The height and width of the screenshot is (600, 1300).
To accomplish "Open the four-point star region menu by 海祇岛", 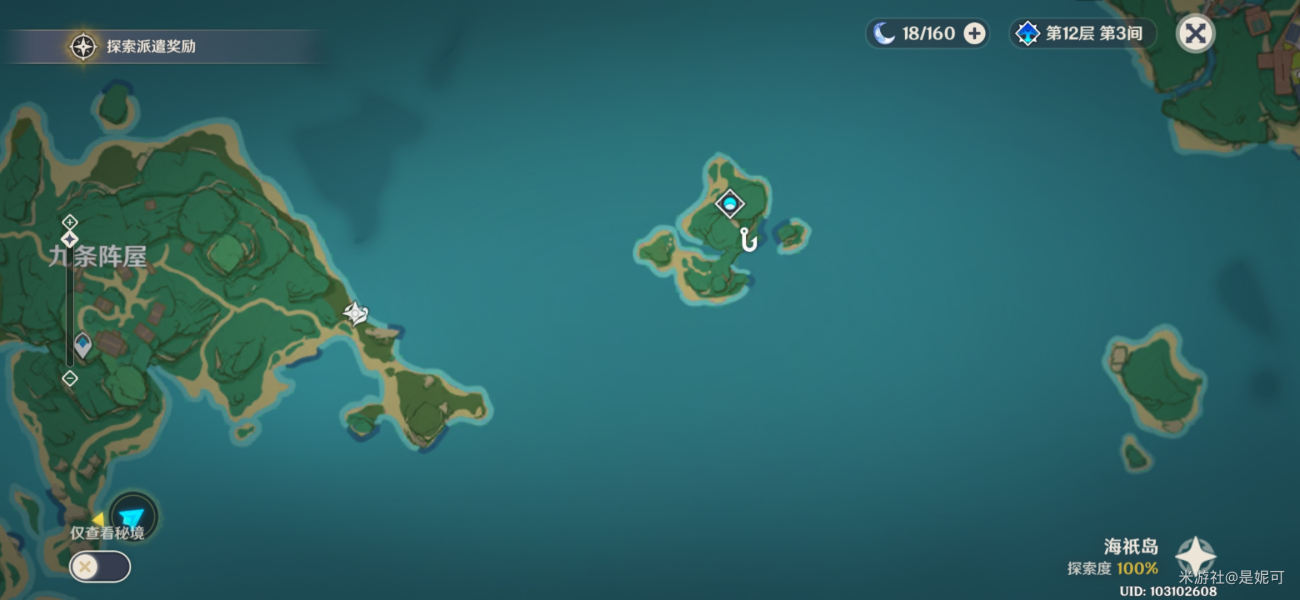I will click(1195, 556).
